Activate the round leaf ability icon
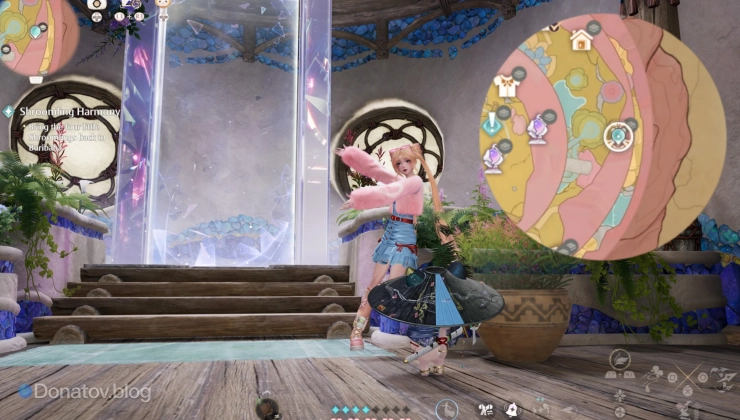This screenshot has width=740, height=420. tap(620, 361)
